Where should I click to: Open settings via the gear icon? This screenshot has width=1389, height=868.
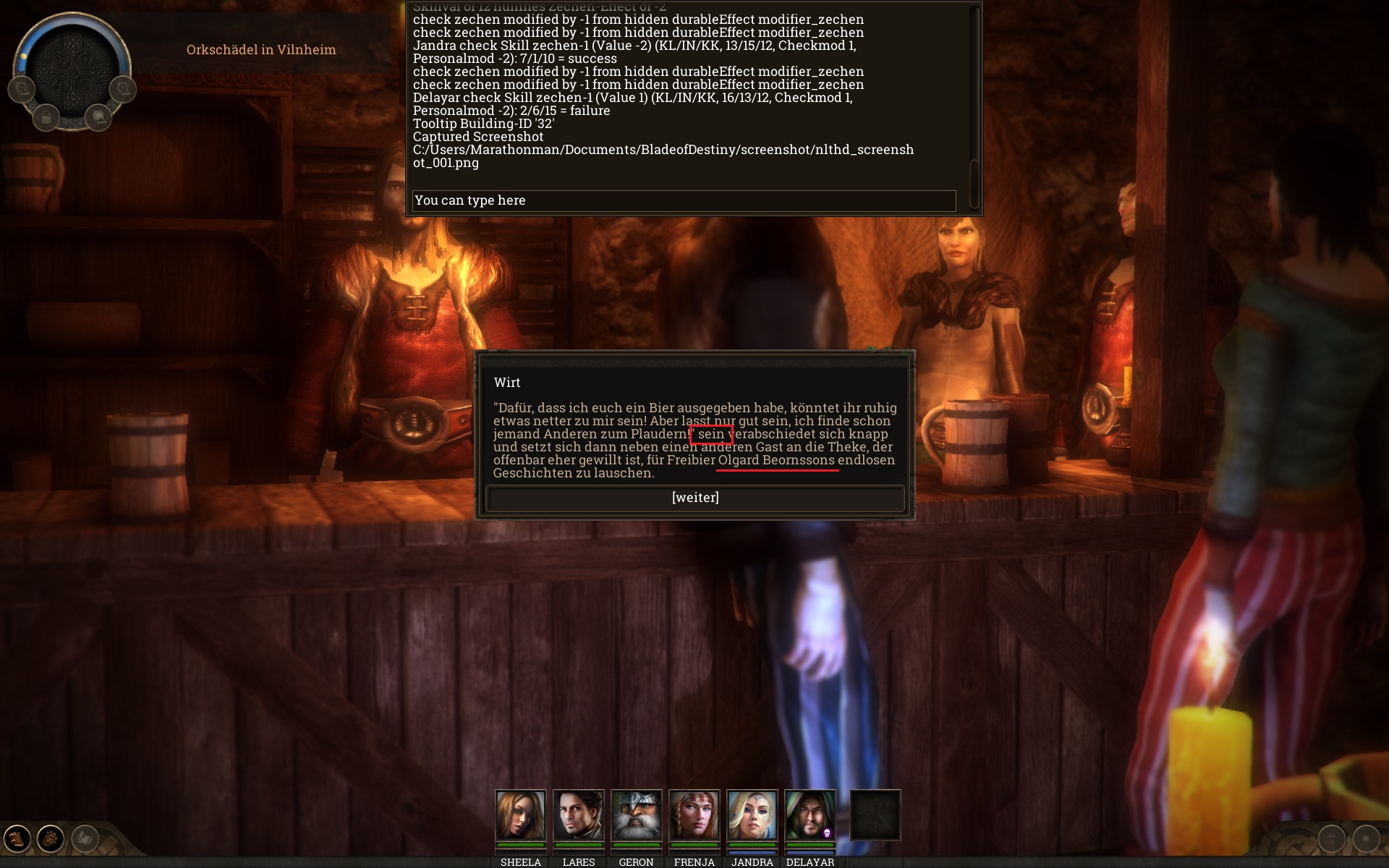(x=51, y=839)
